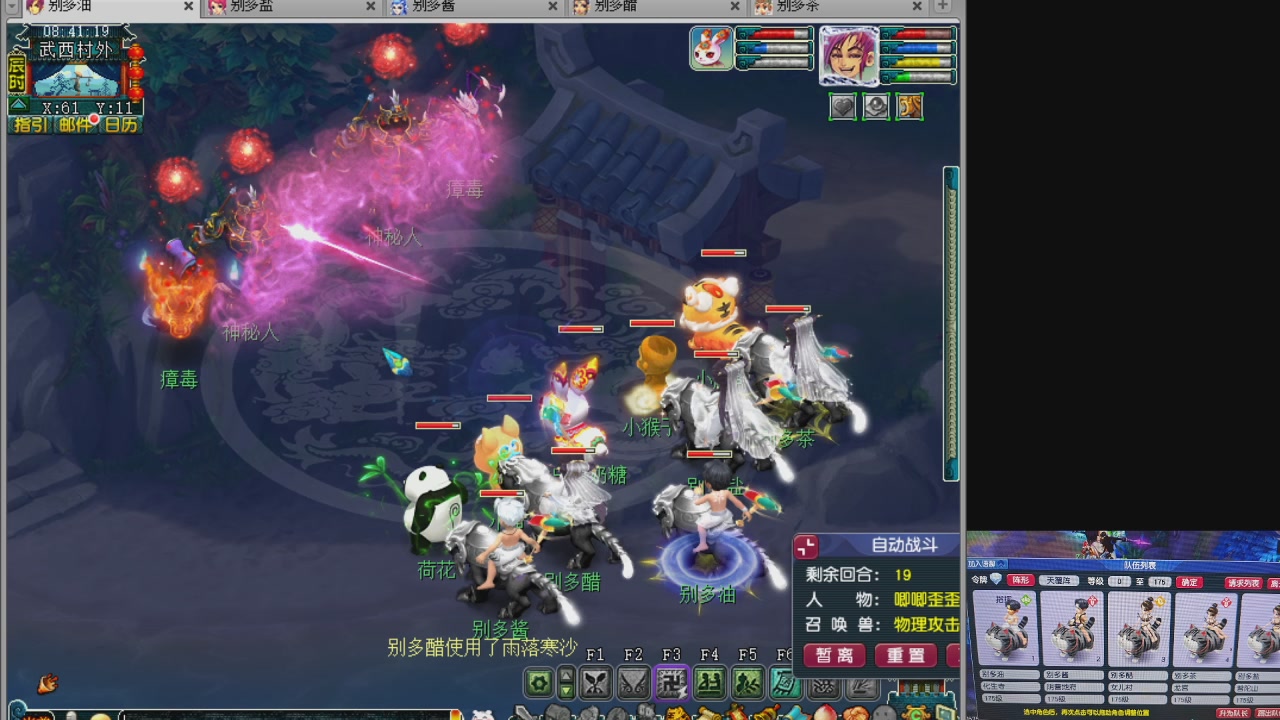1280x720 pixels.
Task: Click the character face portrait icon
Action: point(849,54)
